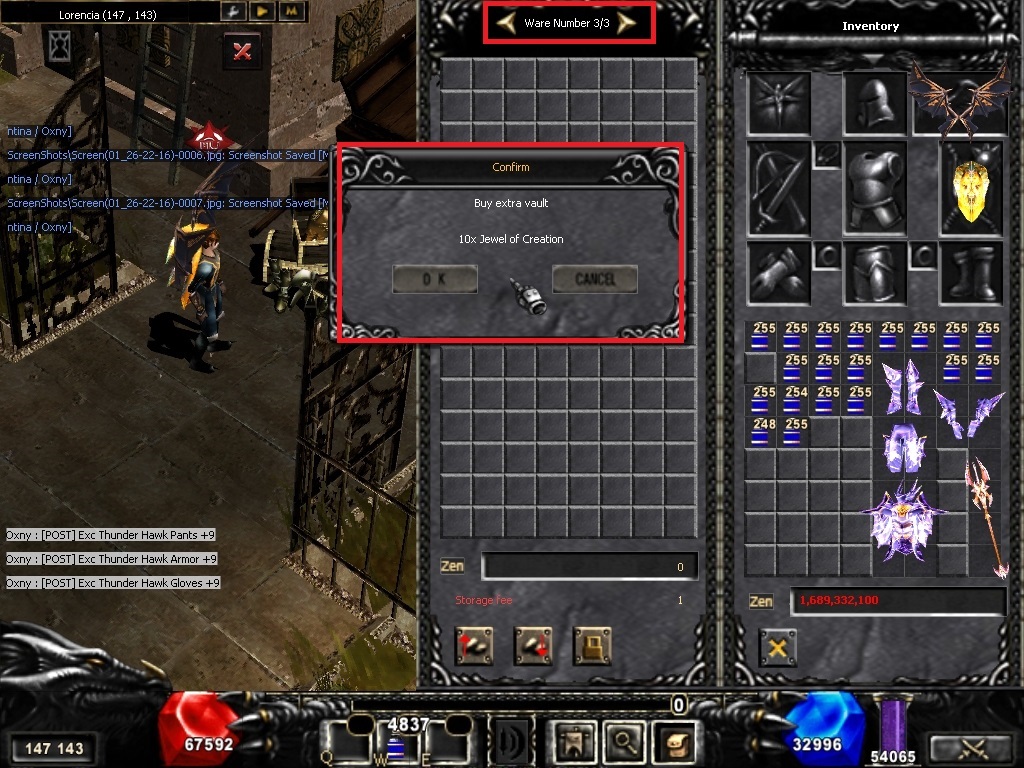This screenshot has height=768, width=1024.
Task: Select the equipped golden shield slot
Action: (x=971, y=186)
